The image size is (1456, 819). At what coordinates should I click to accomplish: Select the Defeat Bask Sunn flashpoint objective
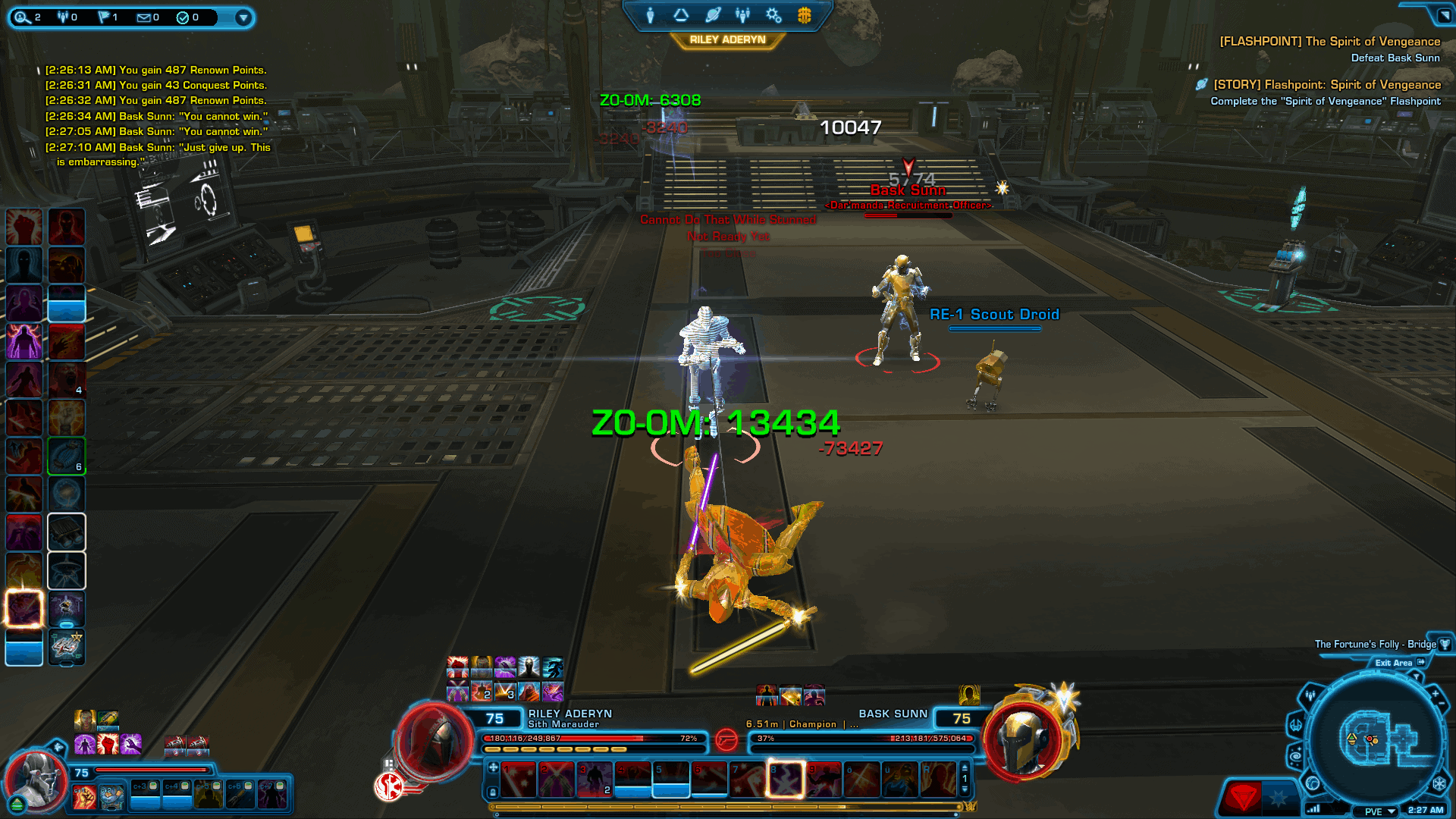coord(1395,58)
